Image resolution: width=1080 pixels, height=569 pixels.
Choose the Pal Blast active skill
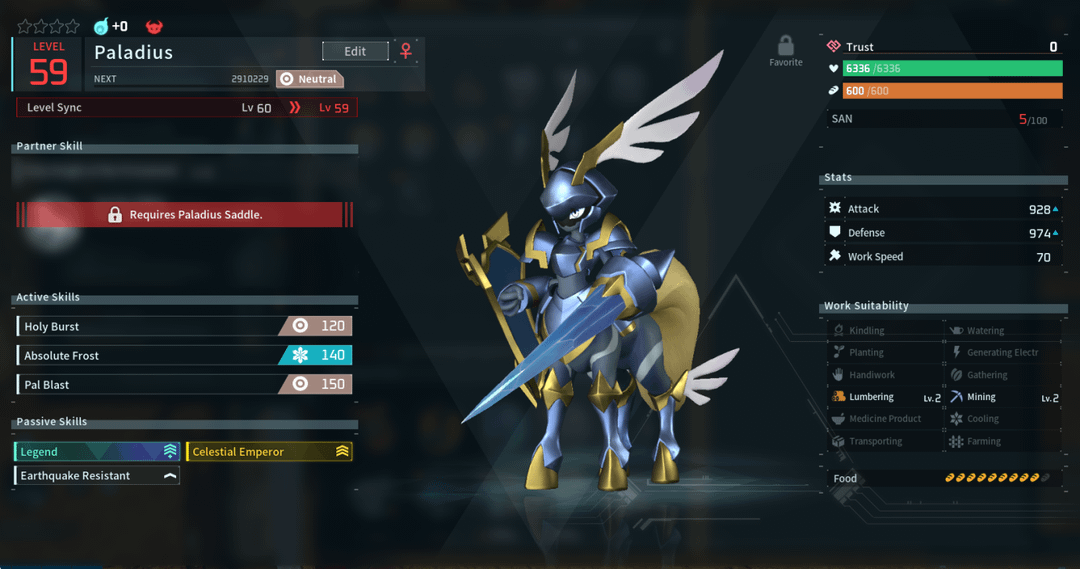tap(184, 384)
